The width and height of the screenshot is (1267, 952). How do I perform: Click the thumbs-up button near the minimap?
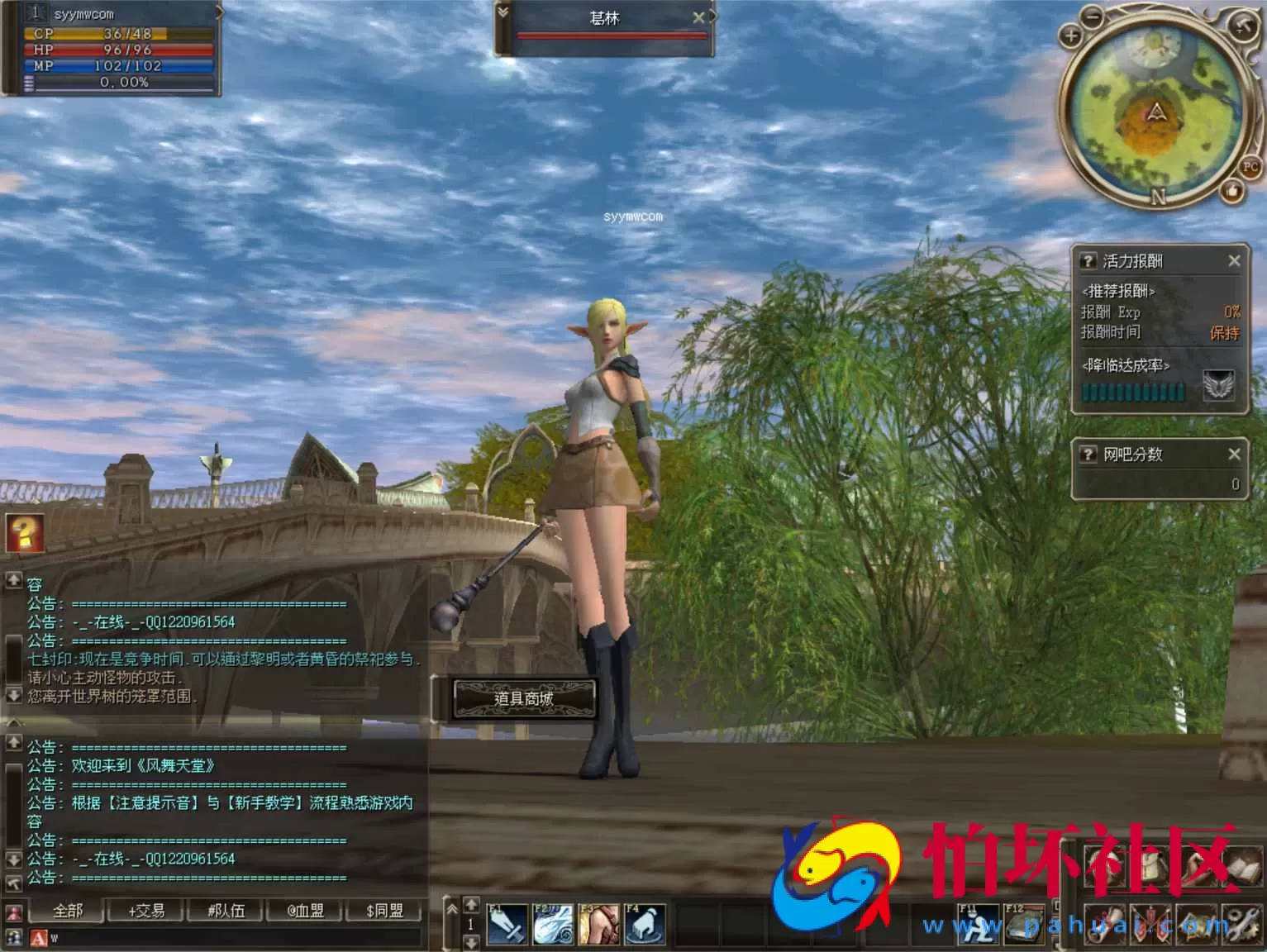(x=1232, y=192)
